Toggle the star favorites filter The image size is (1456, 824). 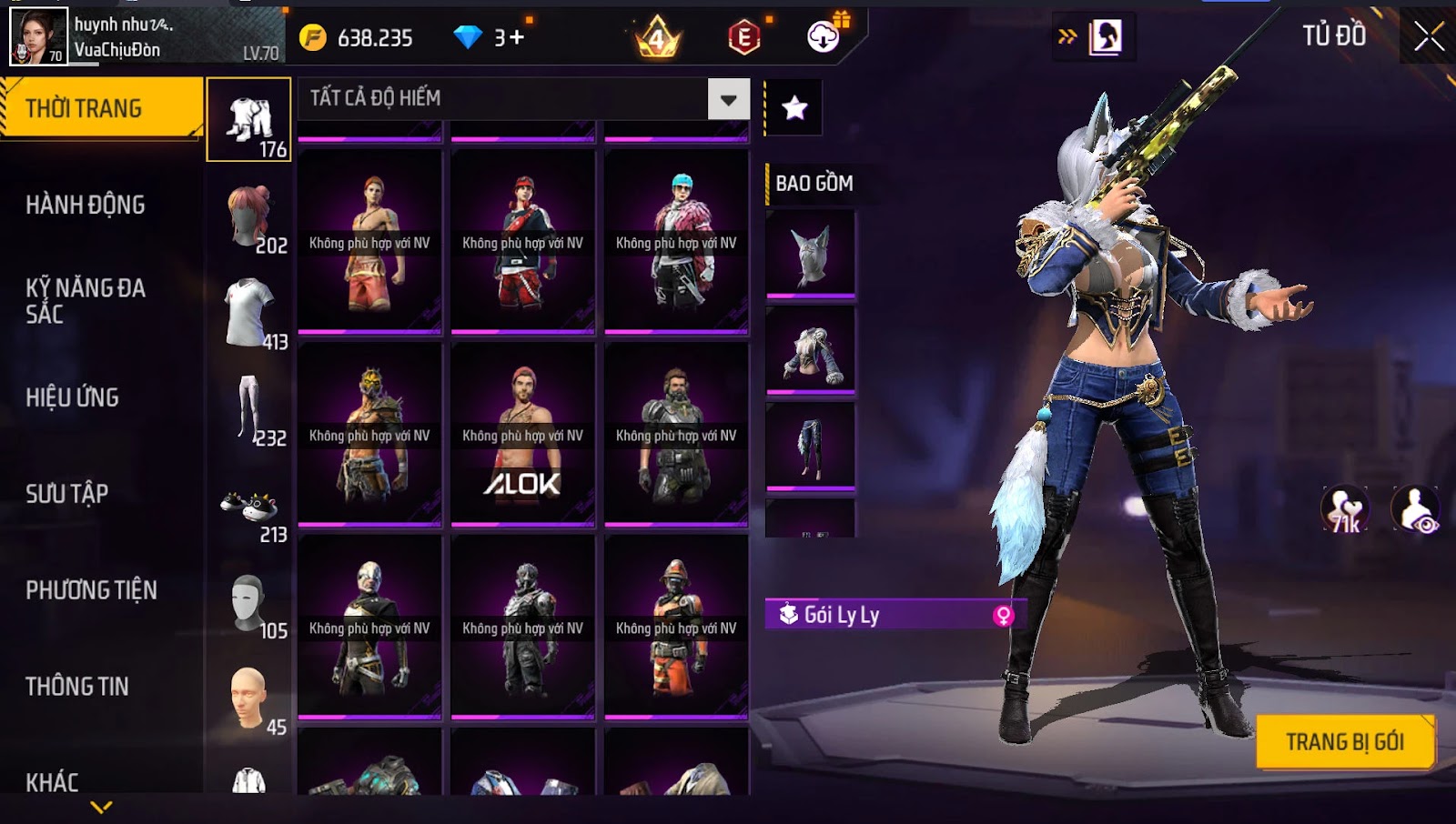point(794,108)
